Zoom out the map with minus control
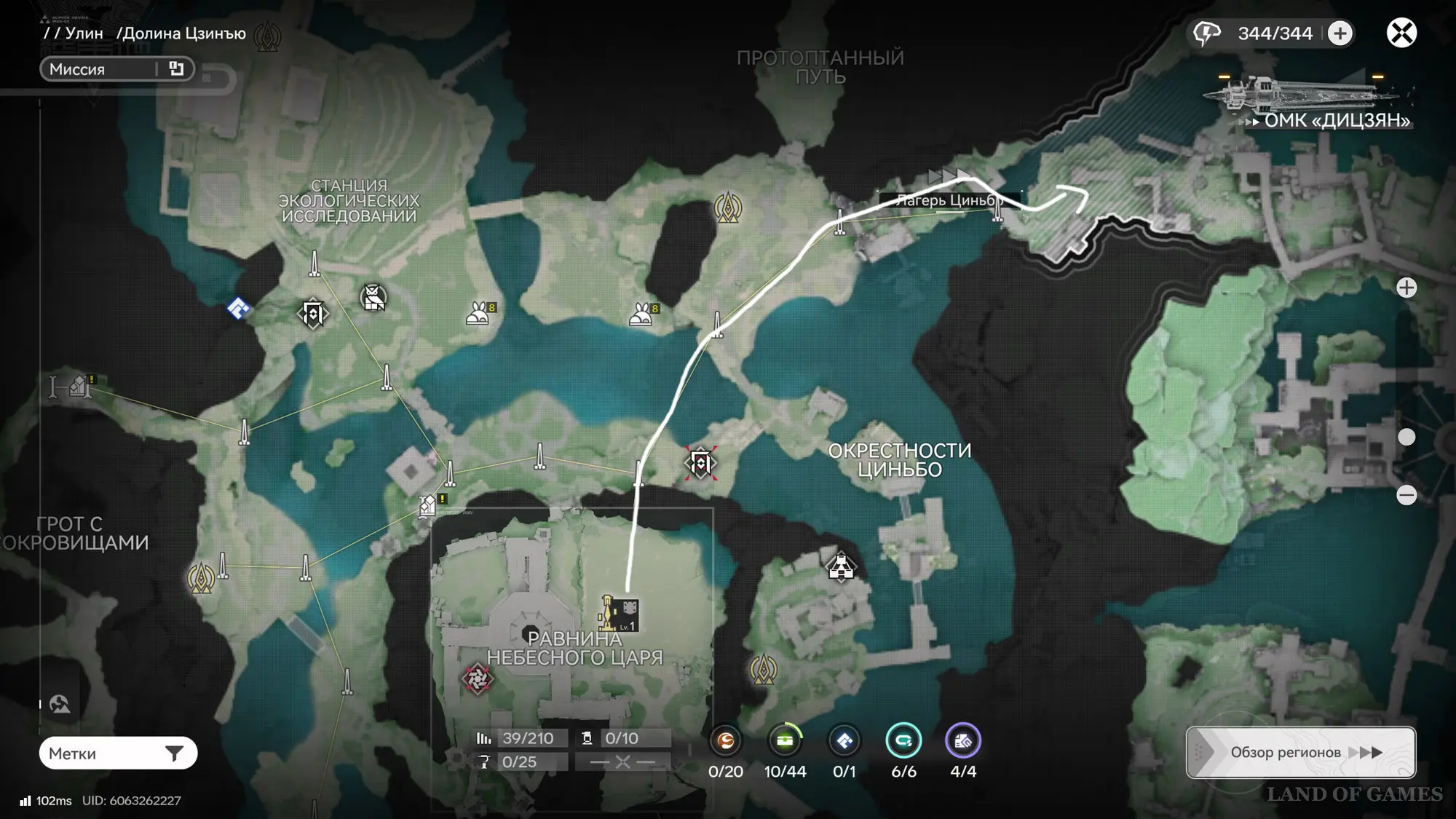 [x=1406, y=495]
